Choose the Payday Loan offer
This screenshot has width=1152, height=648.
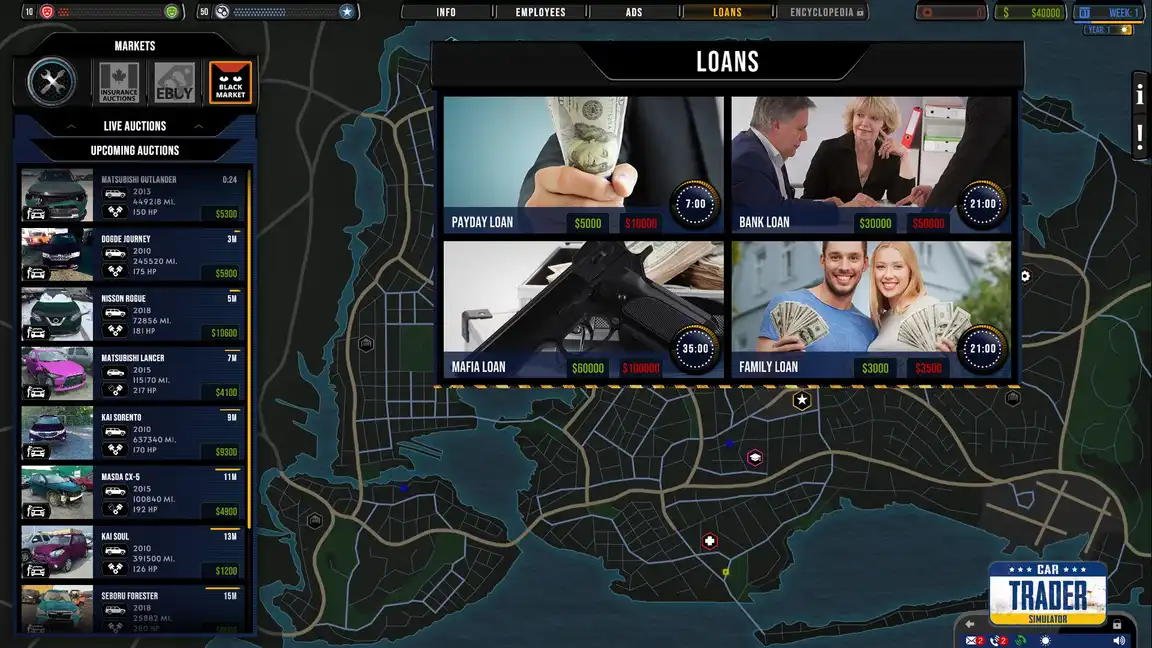[583, 165]
